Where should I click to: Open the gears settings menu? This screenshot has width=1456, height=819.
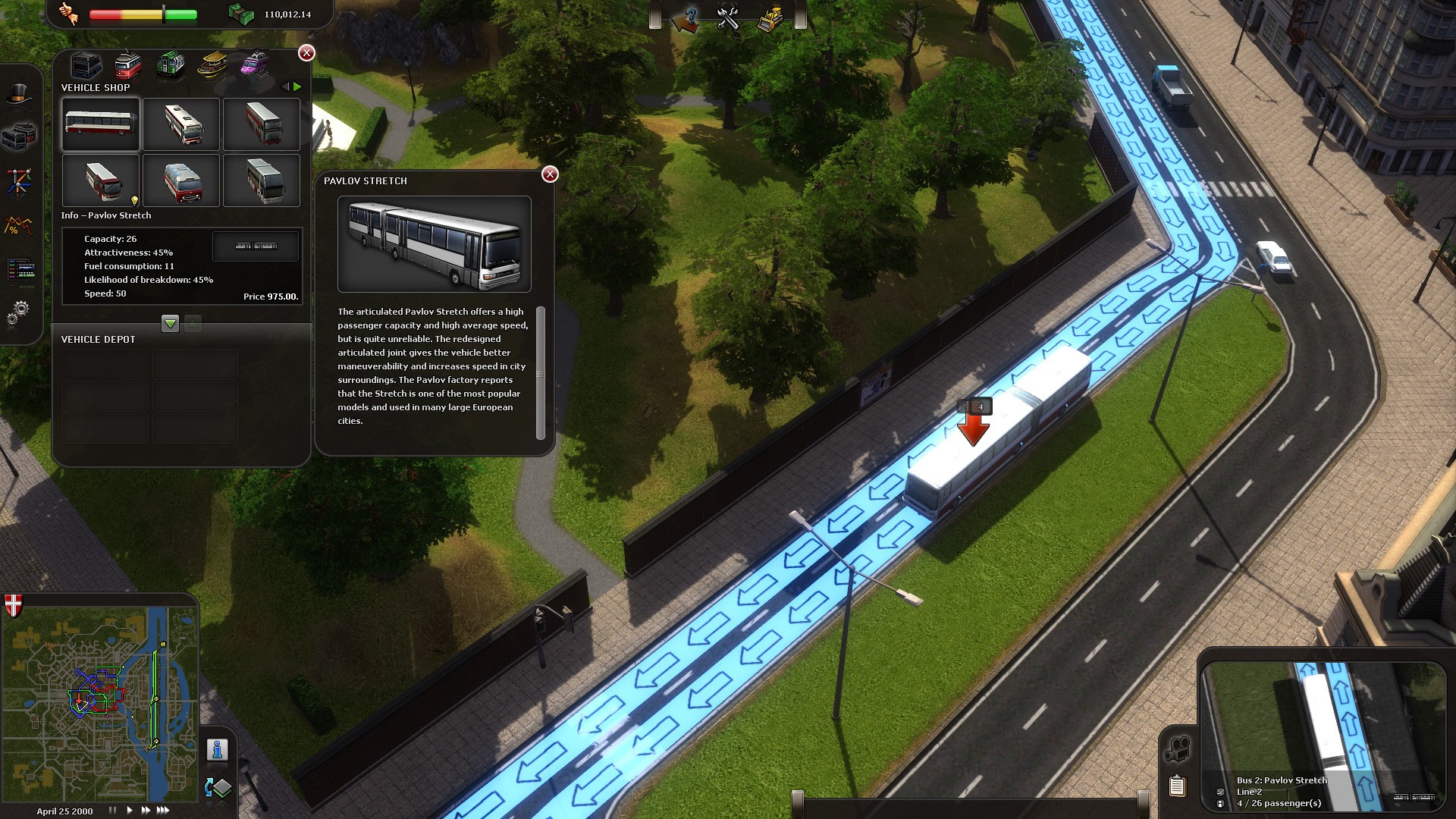20,311
